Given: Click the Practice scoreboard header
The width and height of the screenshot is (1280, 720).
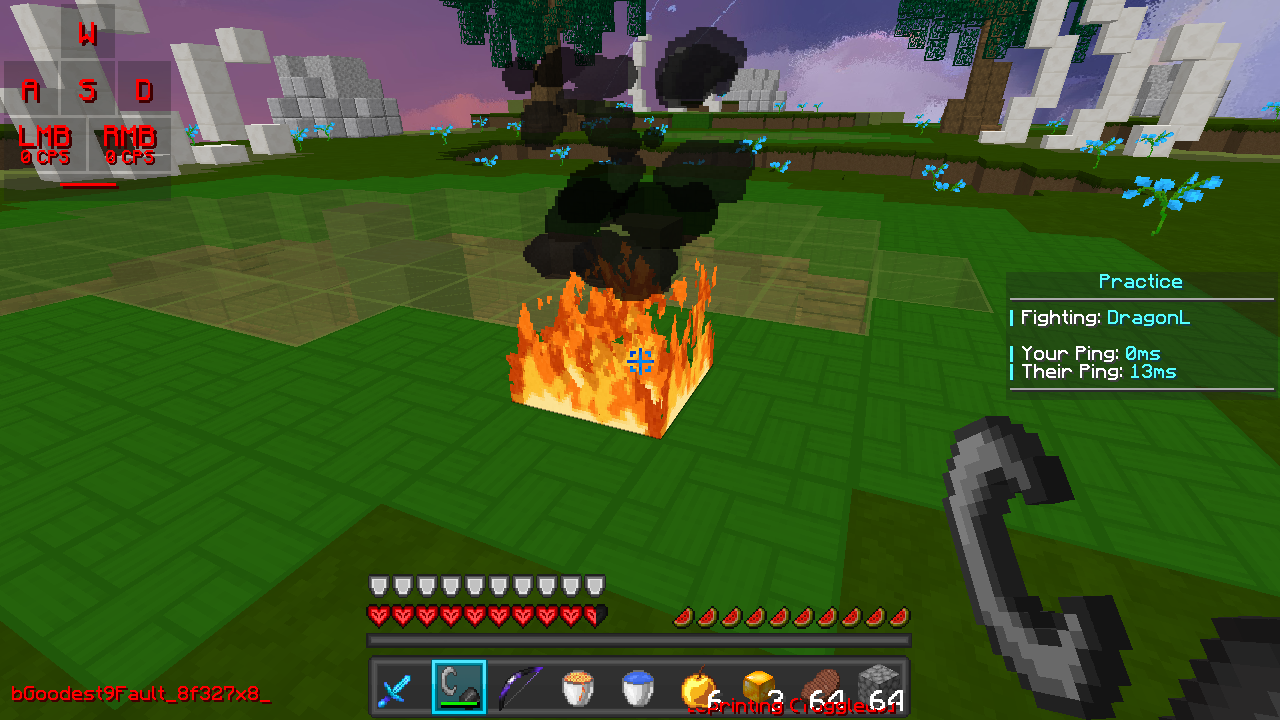Looking at the screenshot, I should (x=1140, y=281).
